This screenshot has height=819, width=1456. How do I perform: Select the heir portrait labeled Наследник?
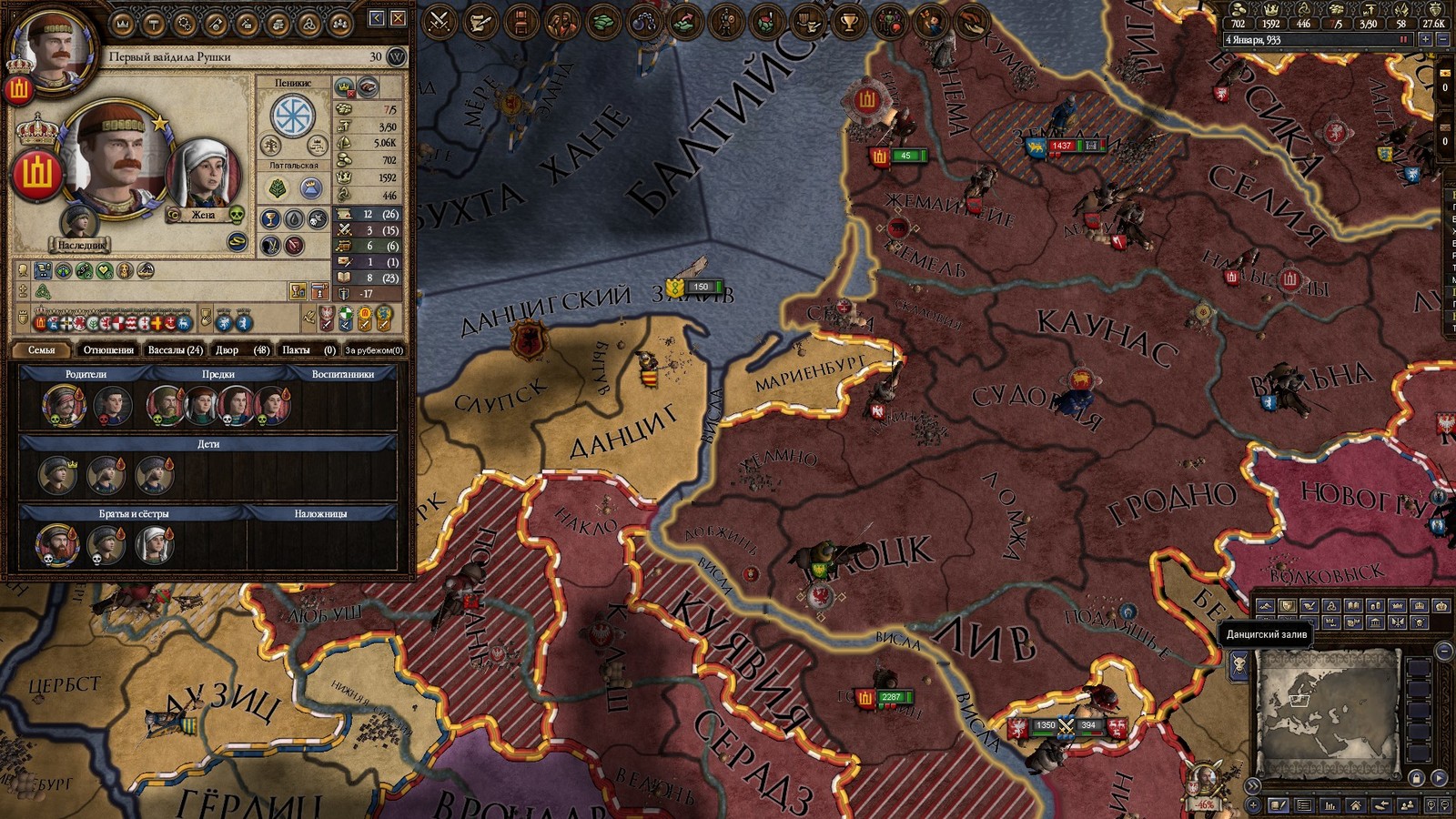tap(80, 223)
